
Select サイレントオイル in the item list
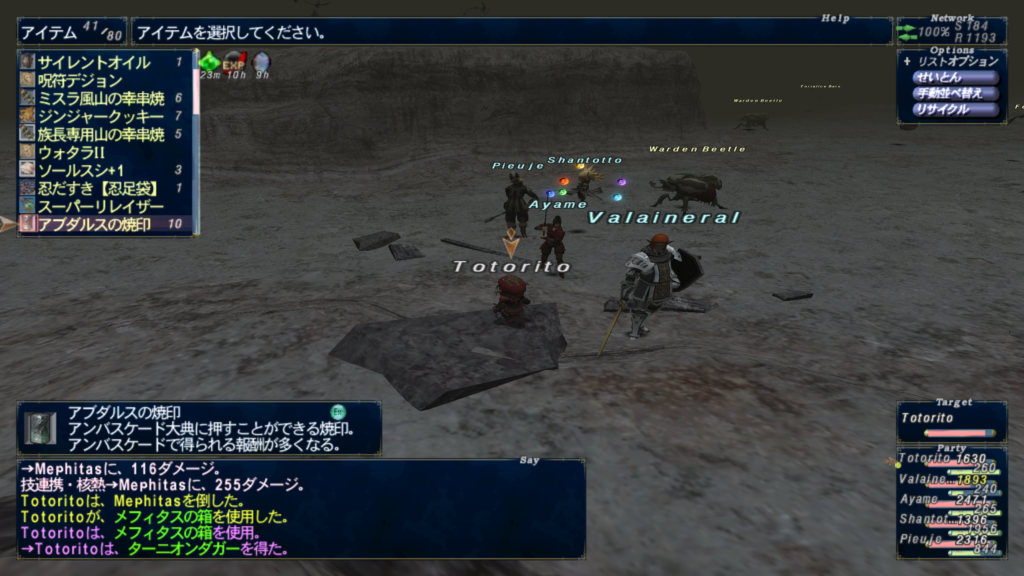[95, 63]
